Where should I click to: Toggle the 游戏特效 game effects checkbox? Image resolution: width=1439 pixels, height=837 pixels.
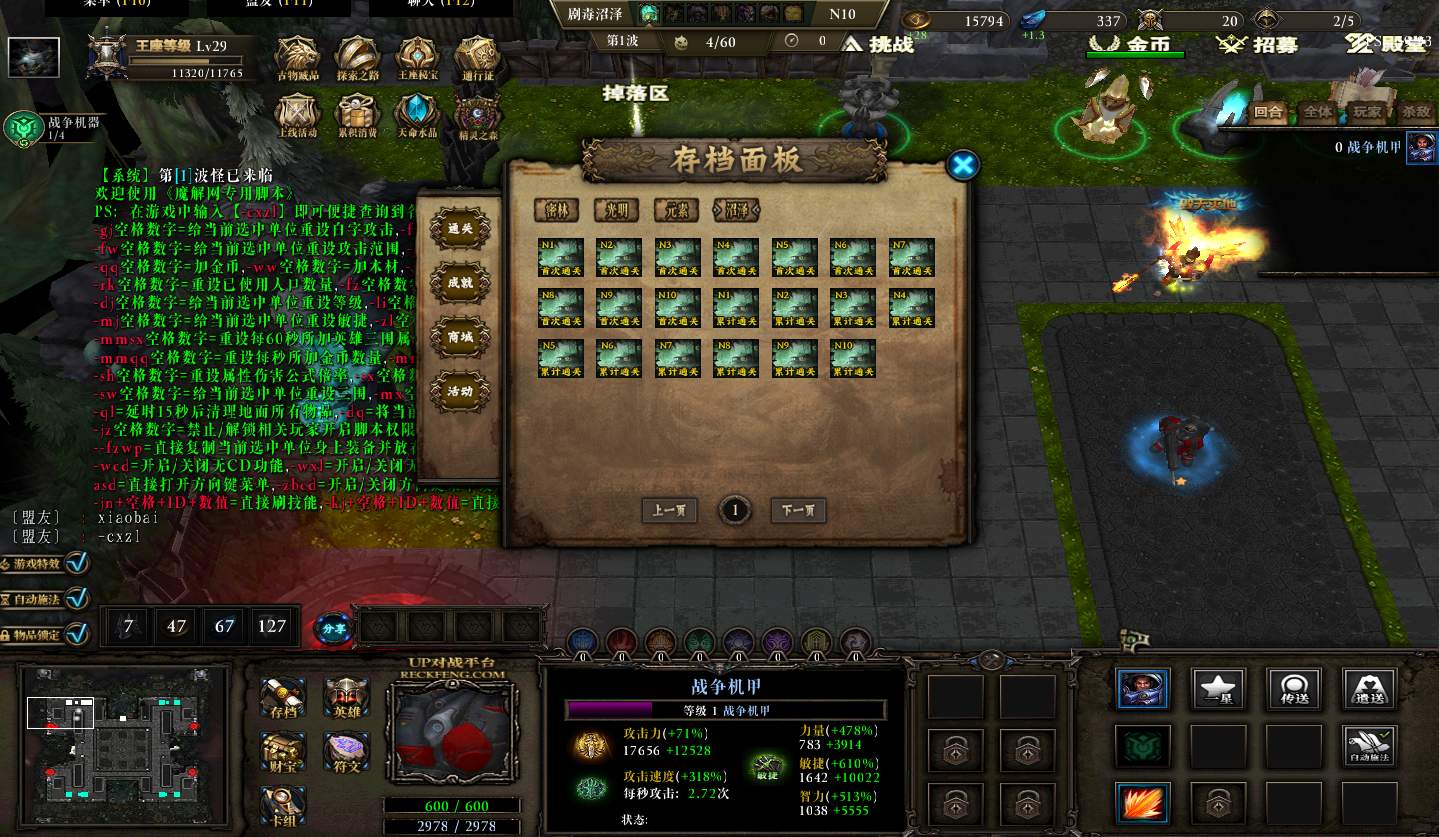click(77, 563)
